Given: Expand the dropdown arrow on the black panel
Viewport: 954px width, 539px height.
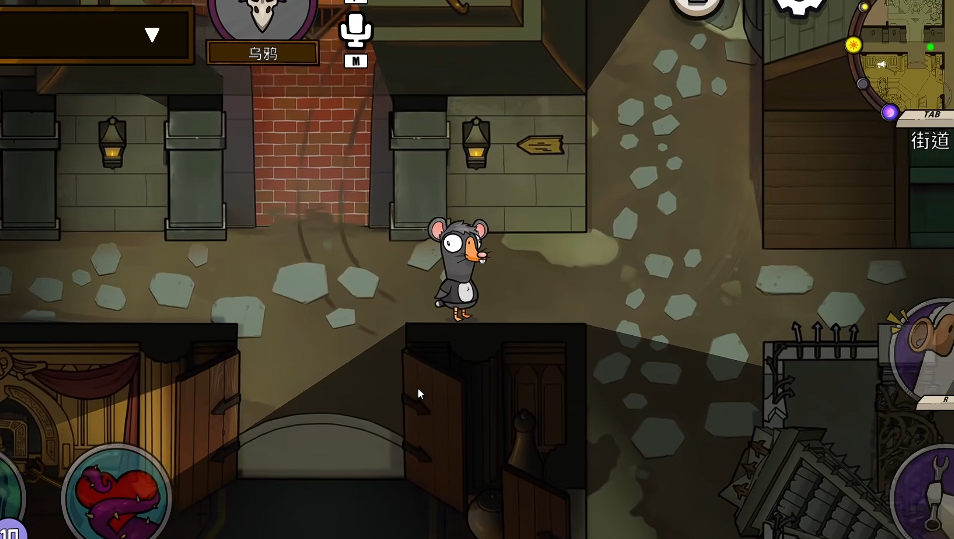Looking at the screenshot, I should point(152,35).
